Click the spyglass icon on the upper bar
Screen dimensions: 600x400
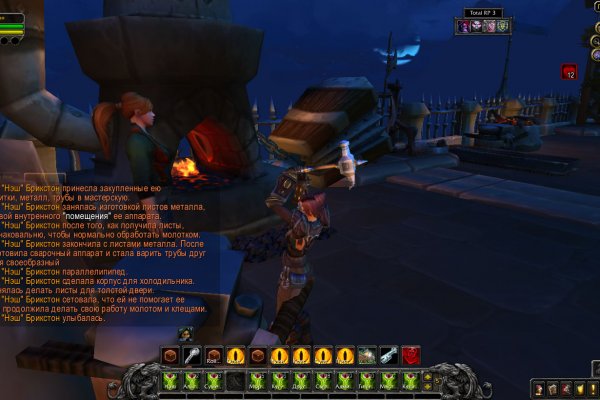pyautogui.click(x=389, y=355)
